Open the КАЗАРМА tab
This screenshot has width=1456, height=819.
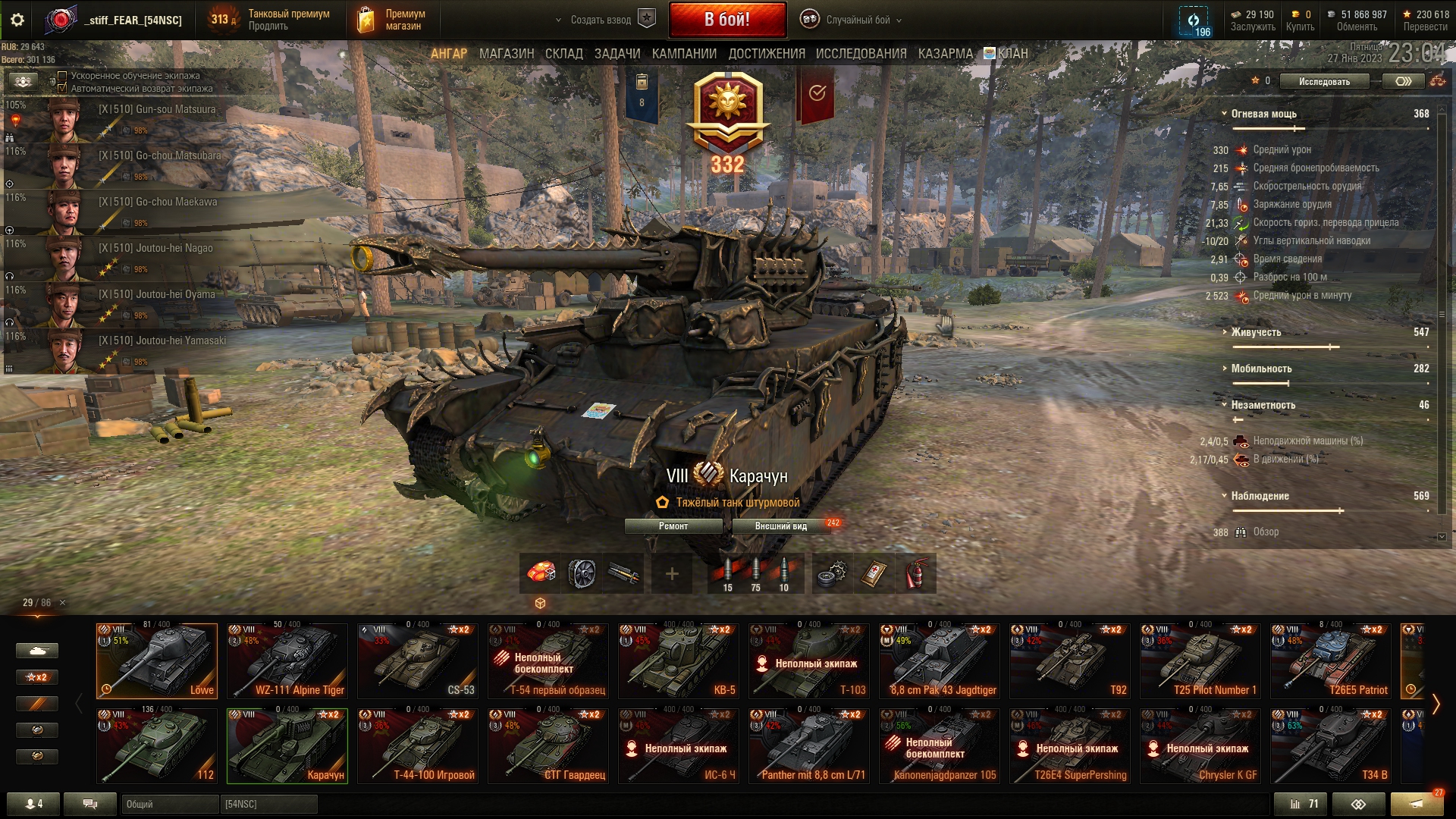coord(945,54)
